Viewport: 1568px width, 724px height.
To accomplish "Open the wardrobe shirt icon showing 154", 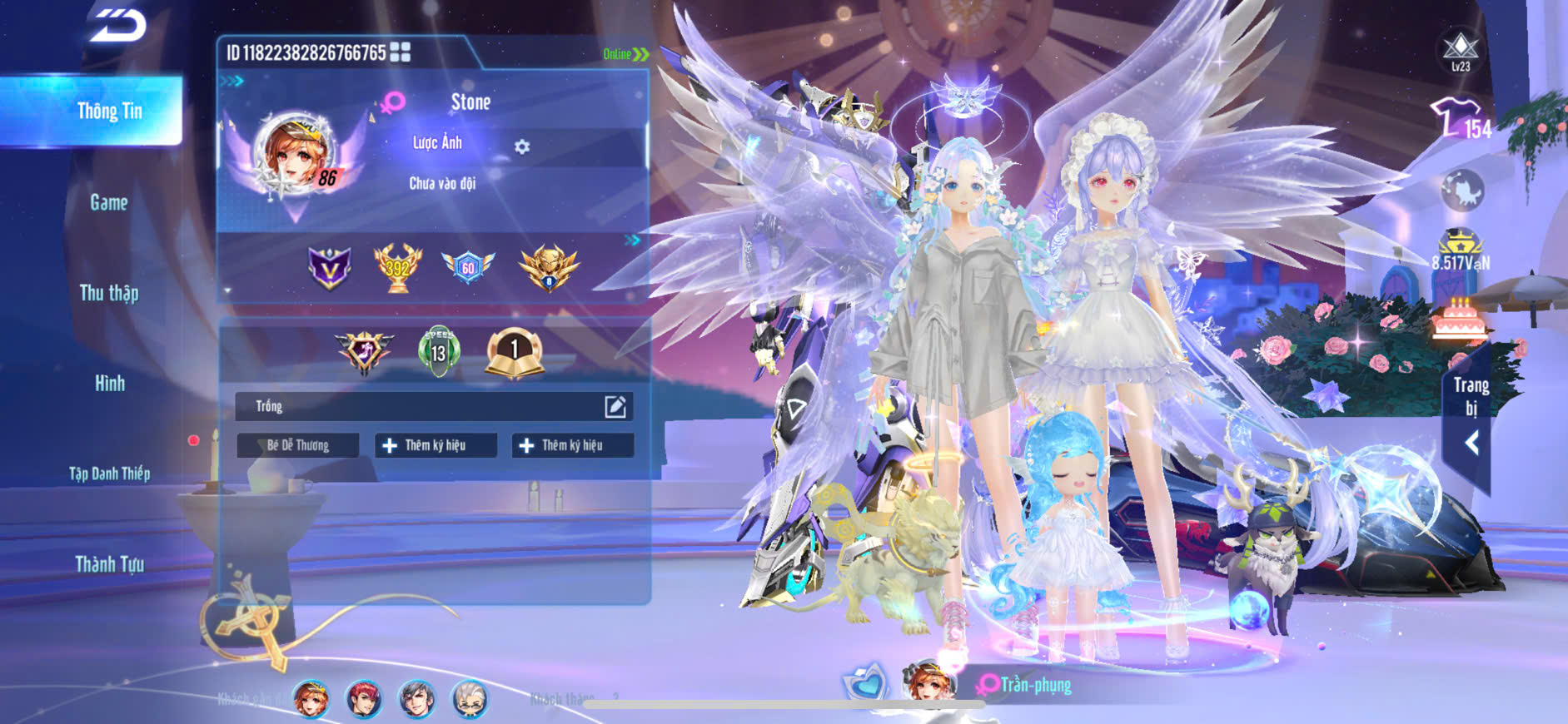I will pyautogui.click(x=1459, y=119).
